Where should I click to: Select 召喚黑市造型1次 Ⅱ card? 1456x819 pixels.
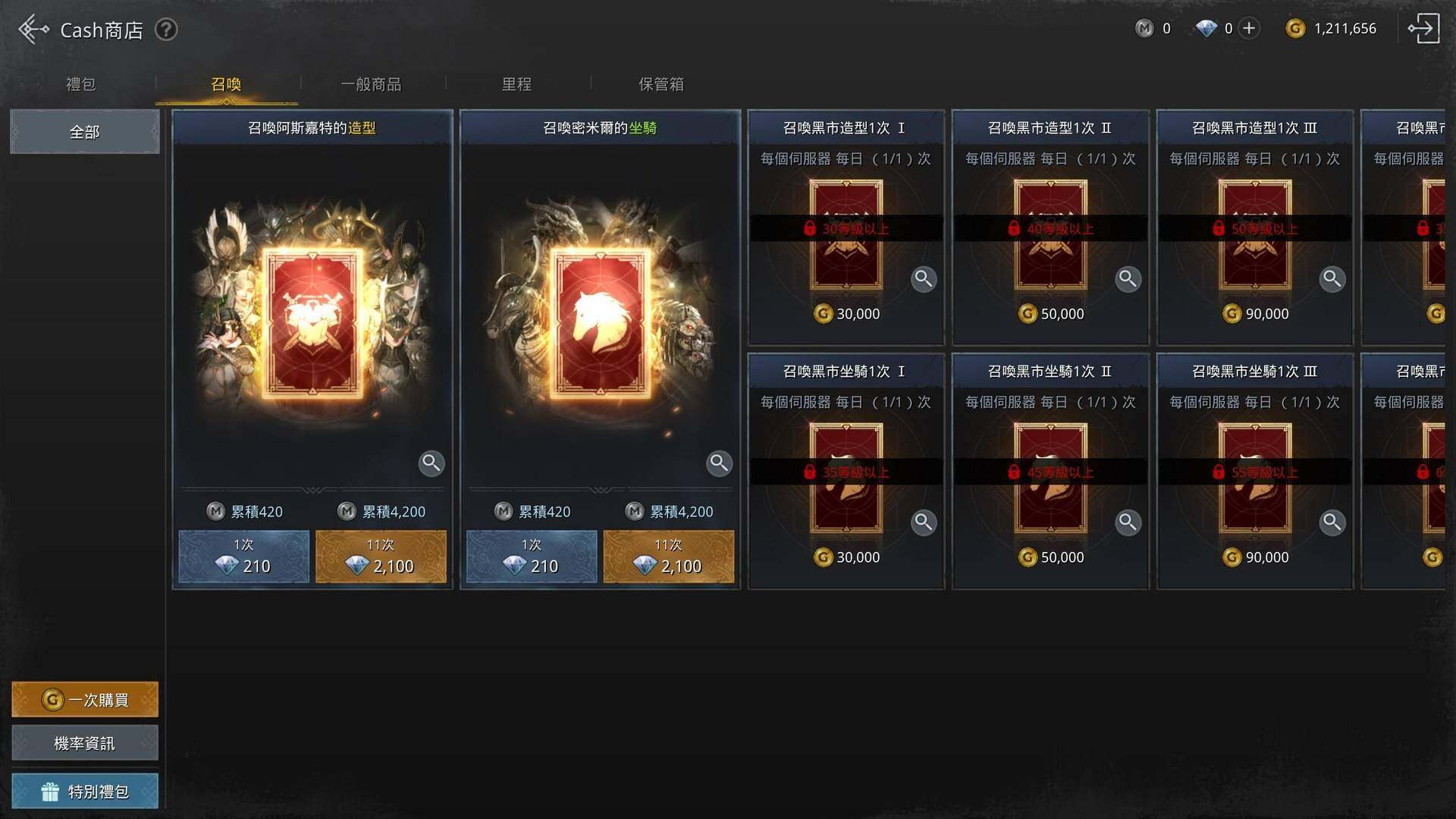tap(1050, 227)
